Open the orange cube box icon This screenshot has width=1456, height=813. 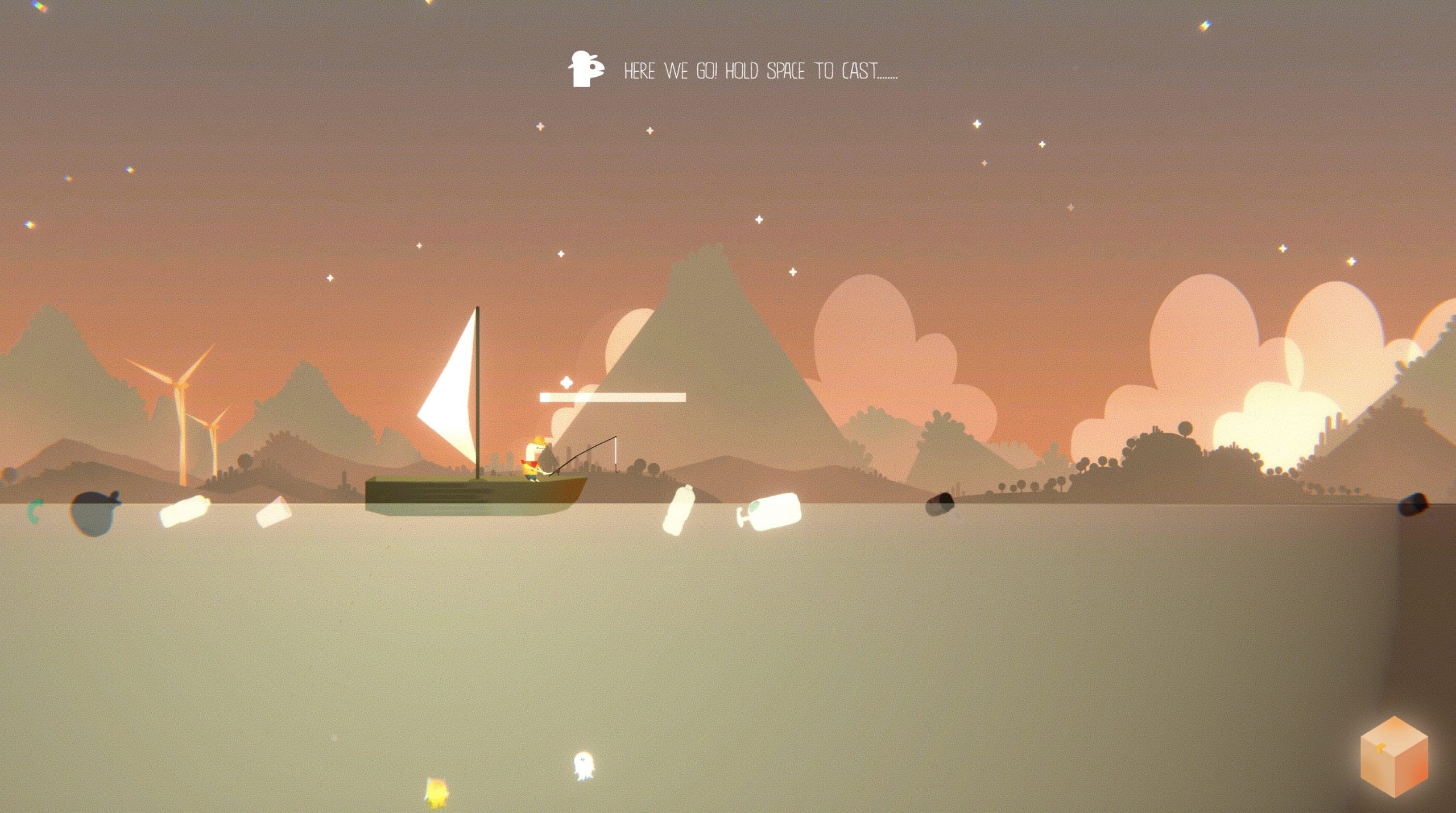[1393, 757]
